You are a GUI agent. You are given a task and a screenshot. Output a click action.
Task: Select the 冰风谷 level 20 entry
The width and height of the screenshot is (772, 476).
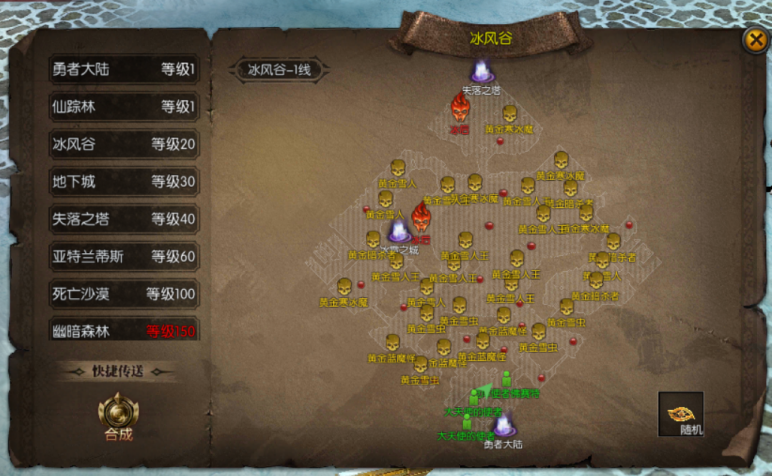click(x=124, y=144)
